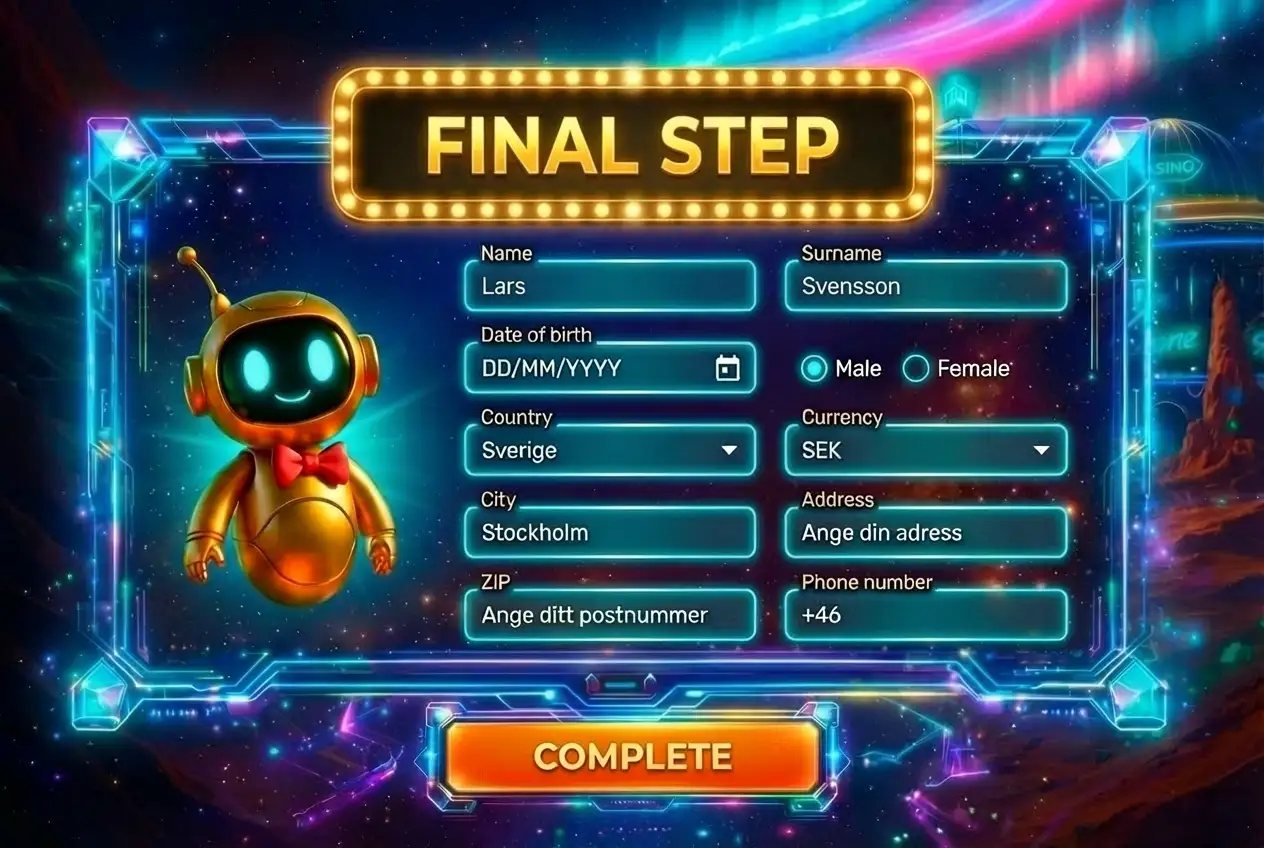Select the Phone number field with +46
Screen dimensions: 1264x848
(925, 615)
